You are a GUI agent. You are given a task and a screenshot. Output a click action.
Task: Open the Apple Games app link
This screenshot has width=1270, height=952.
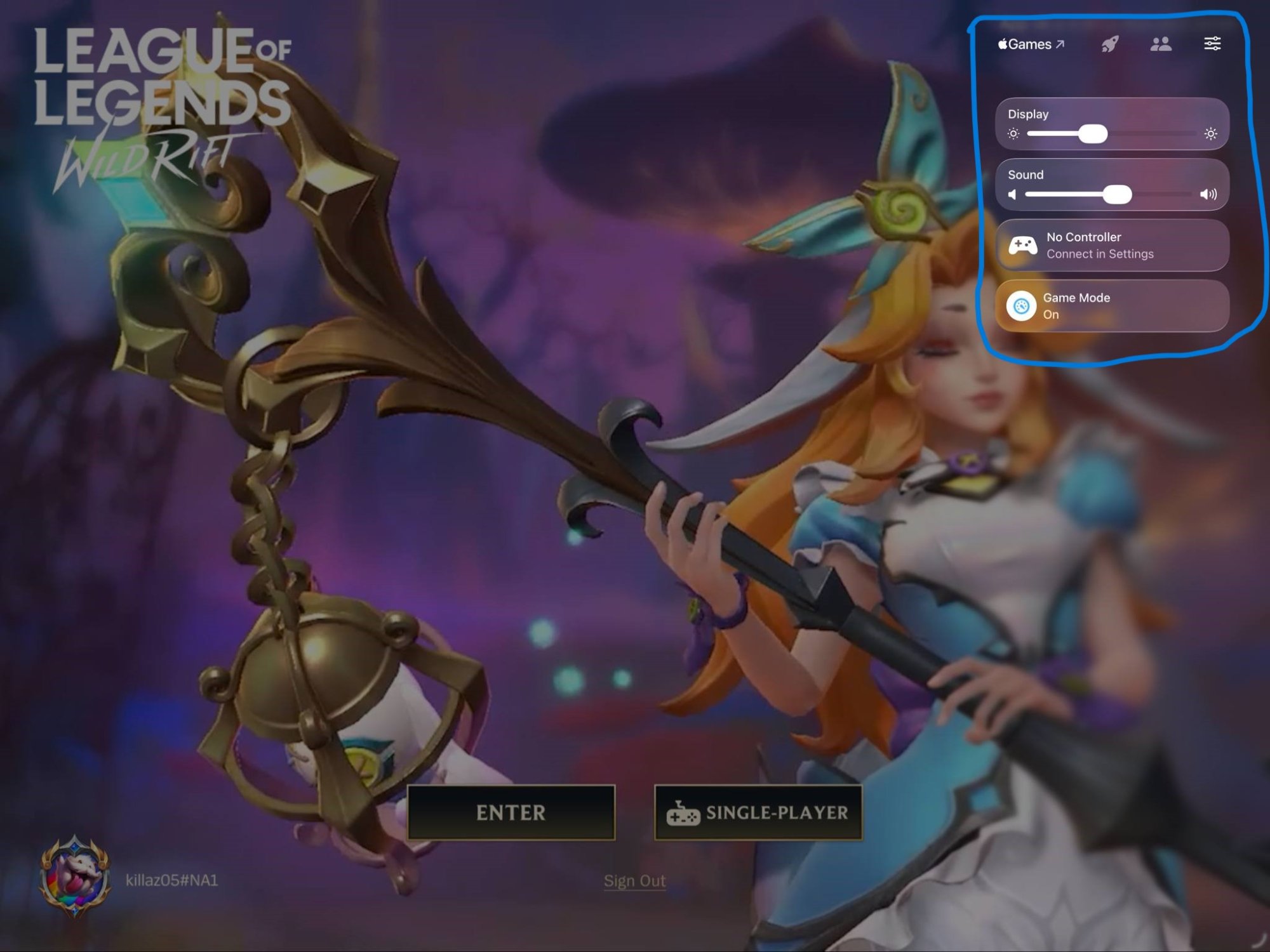tap(1031, 44)
